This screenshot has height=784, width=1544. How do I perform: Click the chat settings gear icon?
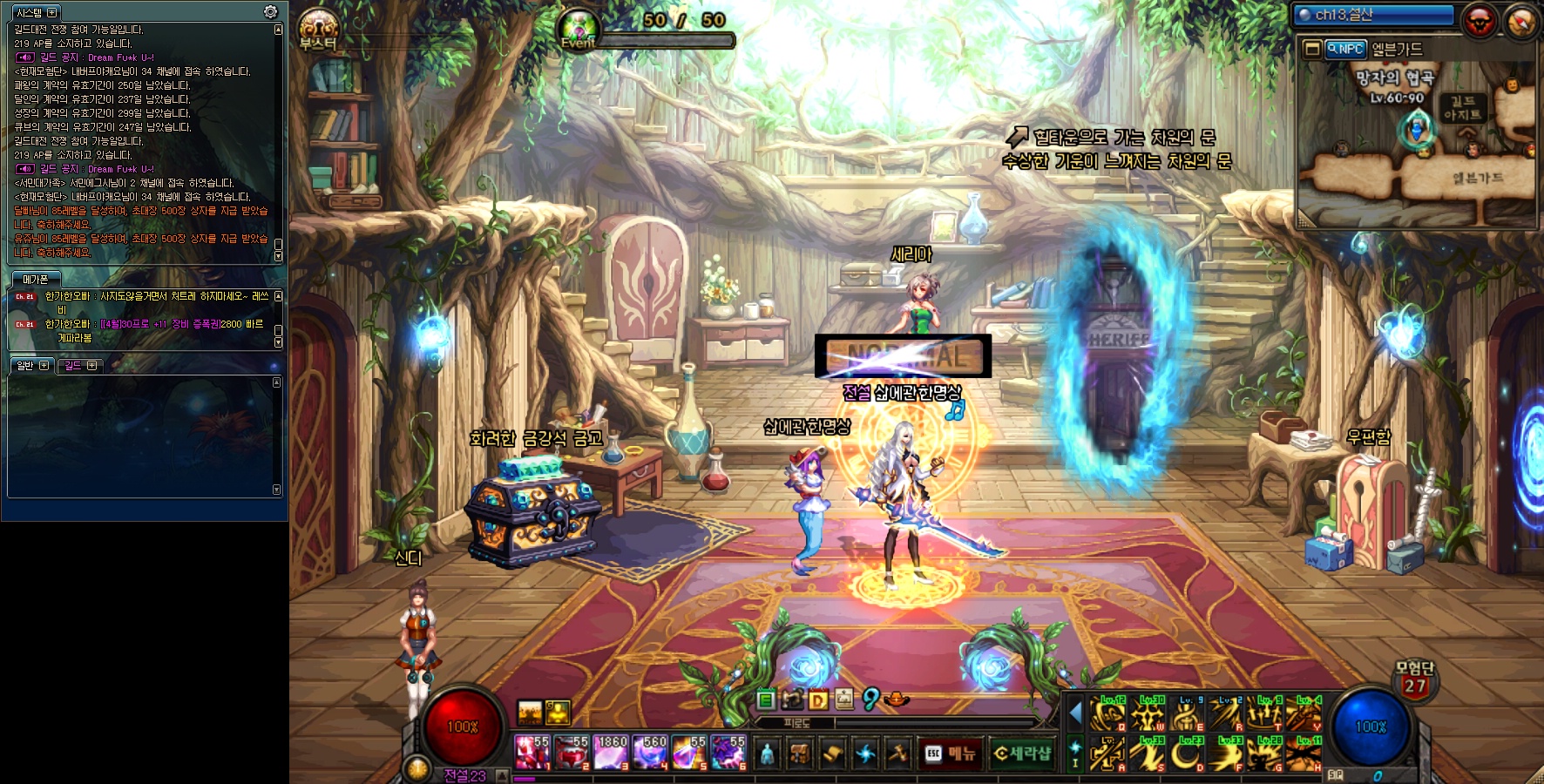click(270, 12)
